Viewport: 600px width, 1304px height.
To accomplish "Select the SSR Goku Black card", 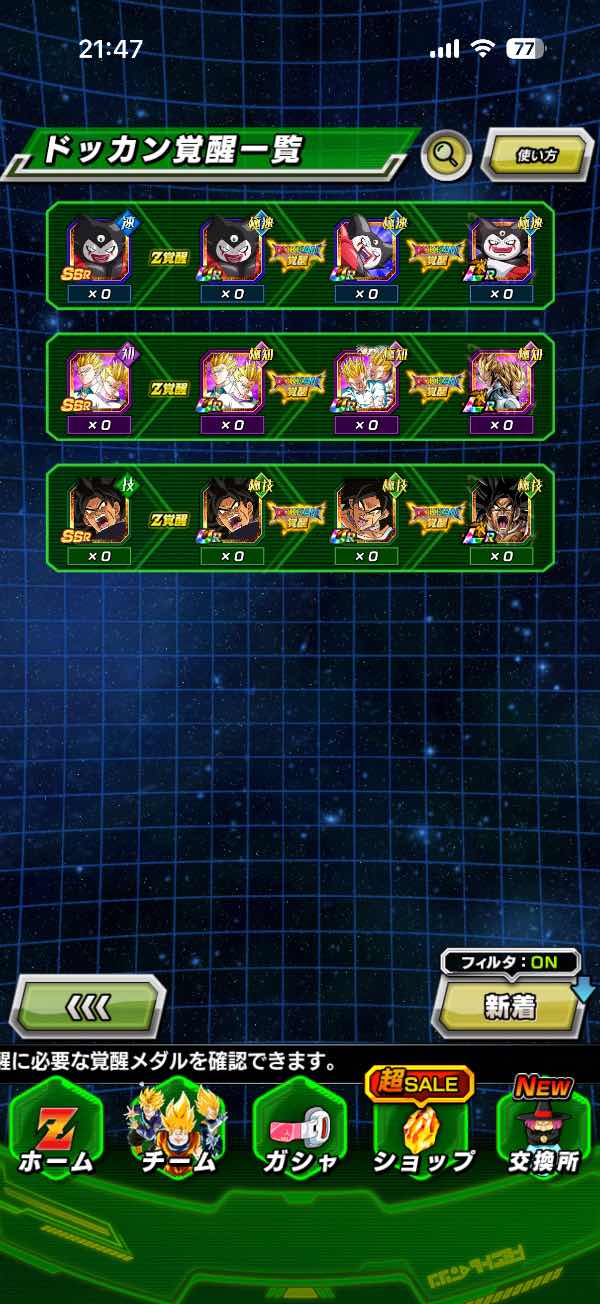I will pyautogui.click(x=99, y=510).
